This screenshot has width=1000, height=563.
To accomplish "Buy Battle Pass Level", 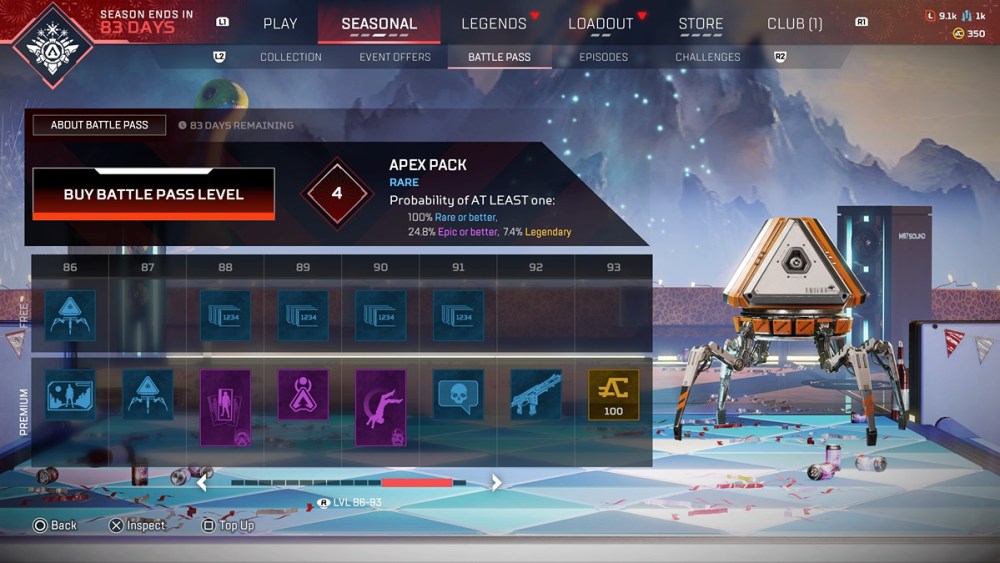I will point(154,194).
